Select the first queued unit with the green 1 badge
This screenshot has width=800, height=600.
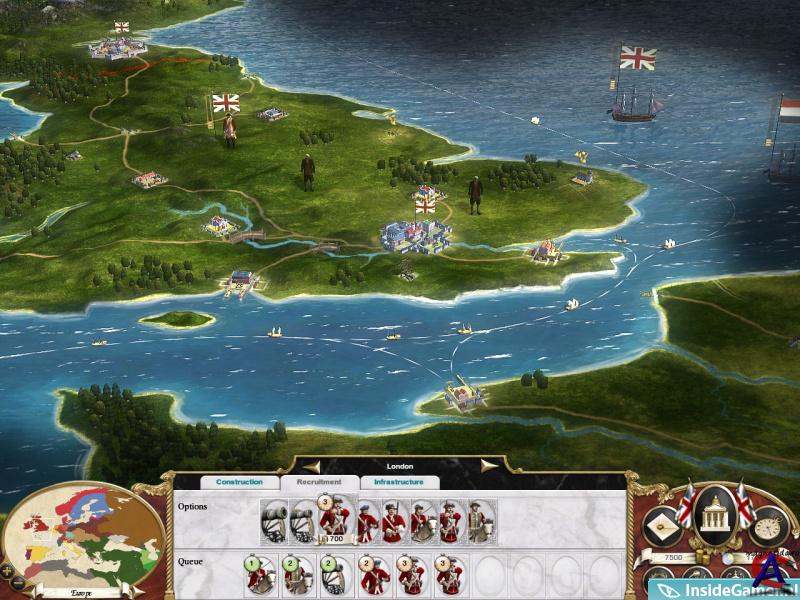pos(261,575)
